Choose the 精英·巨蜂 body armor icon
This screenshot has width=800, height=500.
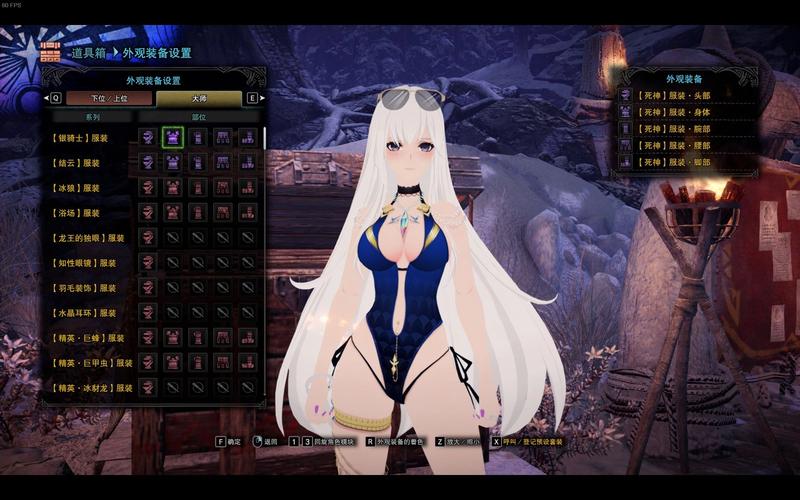click(x=172, y=337)
